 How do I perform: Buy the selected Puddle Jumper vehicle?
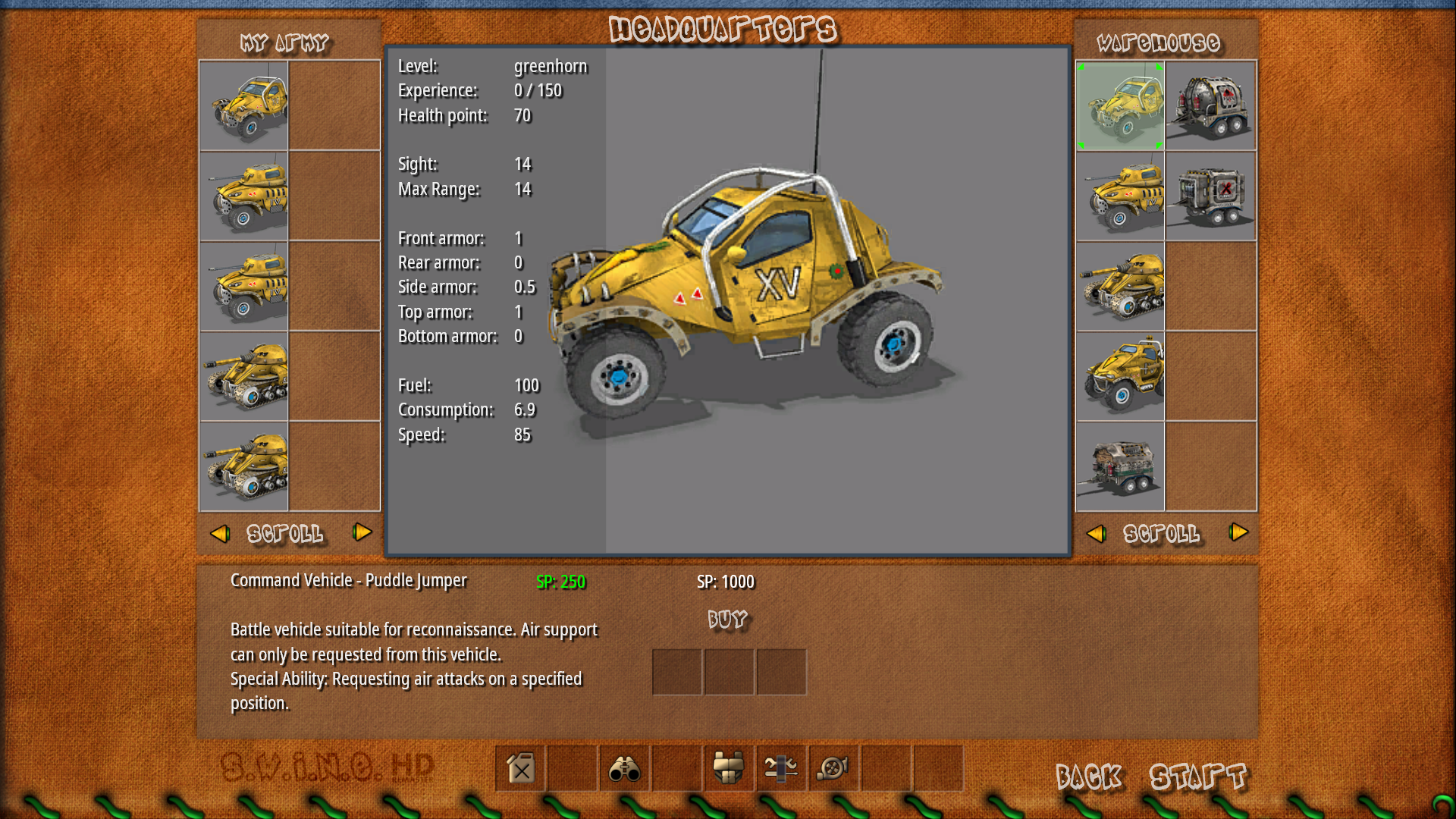click(x=727, y=620)
